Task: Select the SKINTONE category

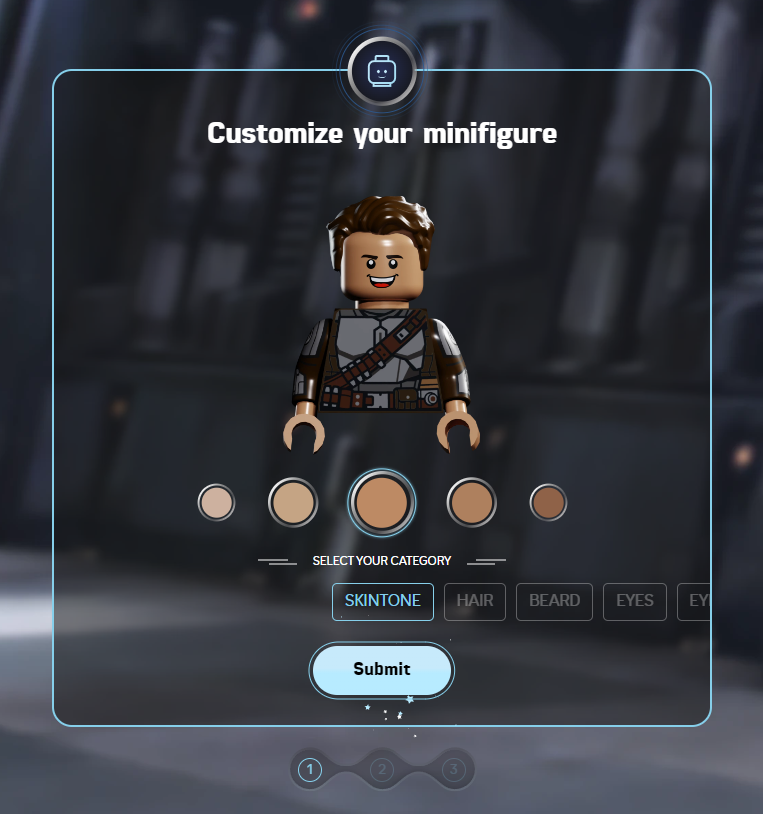Action: (382, 601)
